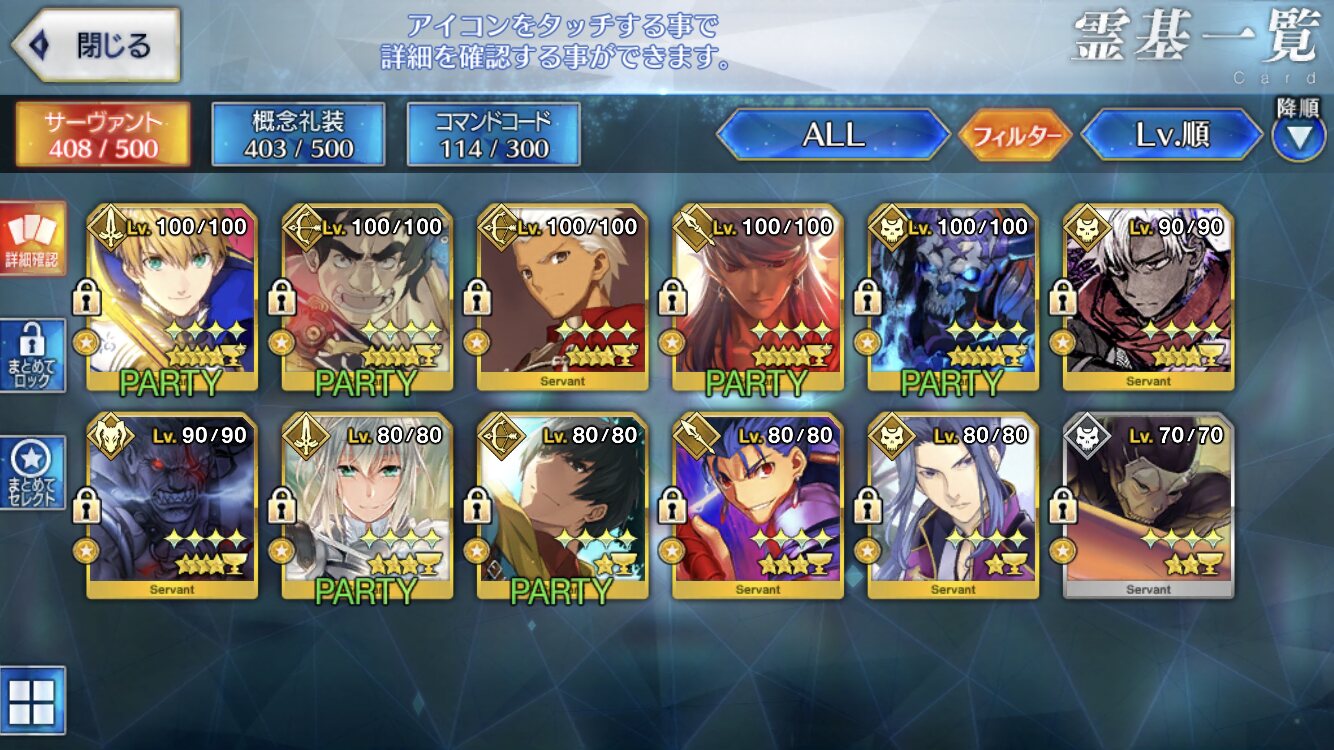Screen dimensions: 1334x750
Task: Open the ALL class selector
Action: point(832,134)
